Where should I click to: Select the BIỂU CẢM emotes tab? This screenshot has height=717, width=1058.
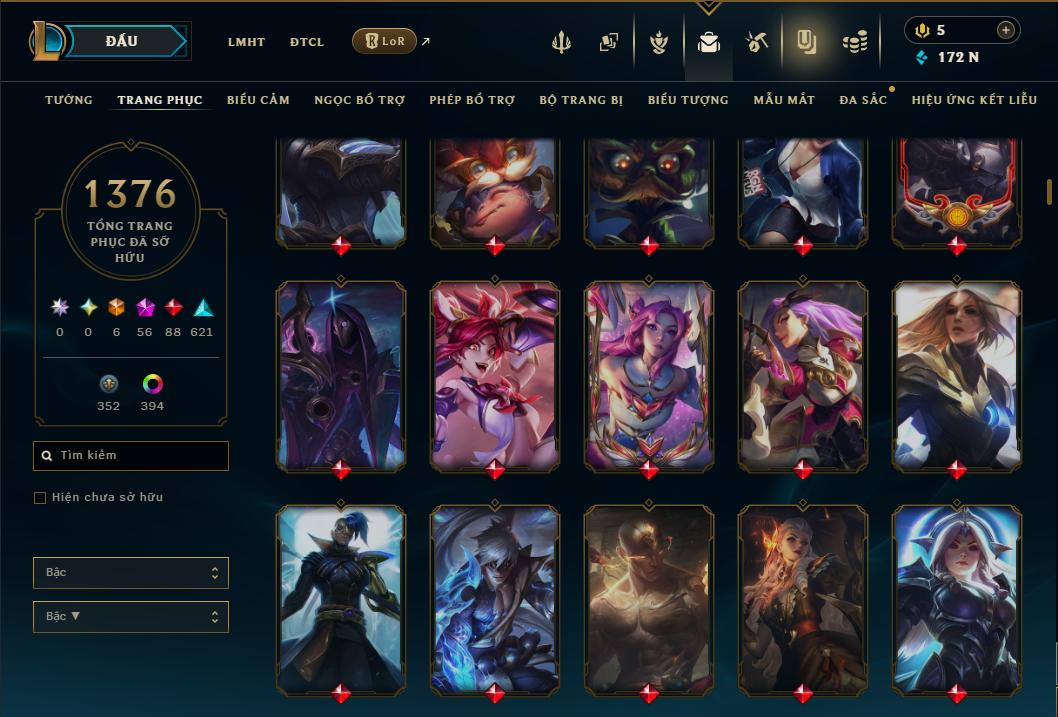tap(258, 100)
